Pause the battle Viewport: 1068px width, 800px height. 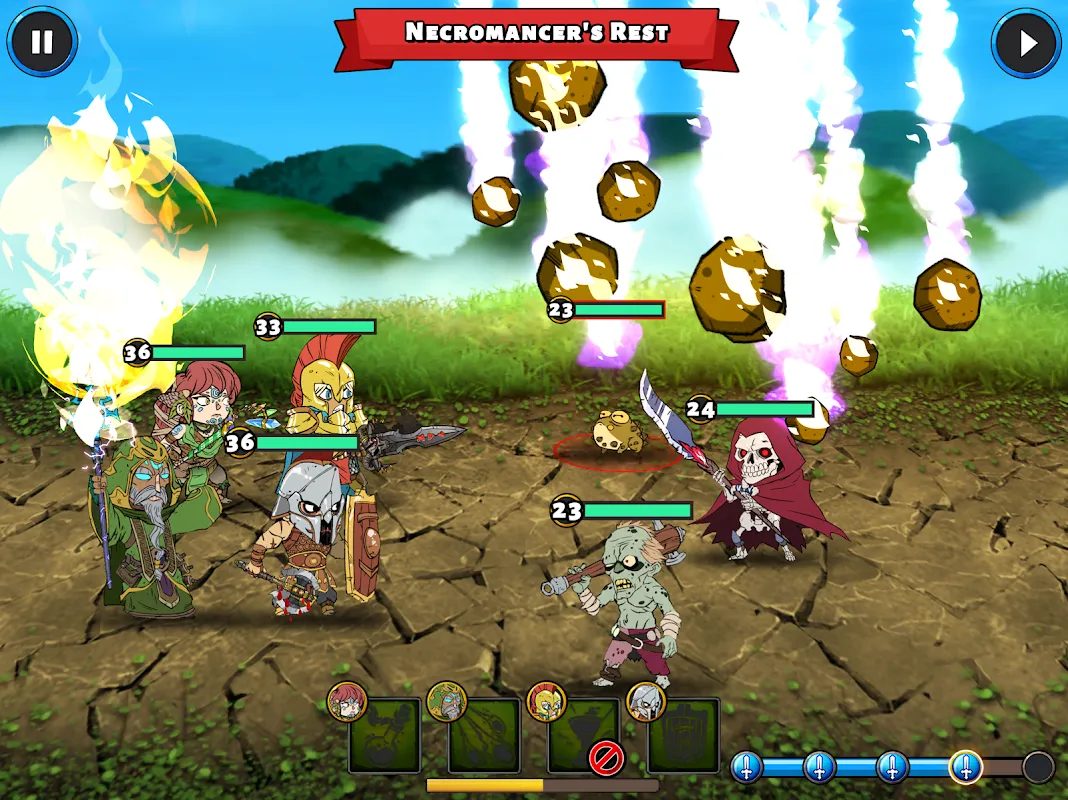tap(42, 43)
